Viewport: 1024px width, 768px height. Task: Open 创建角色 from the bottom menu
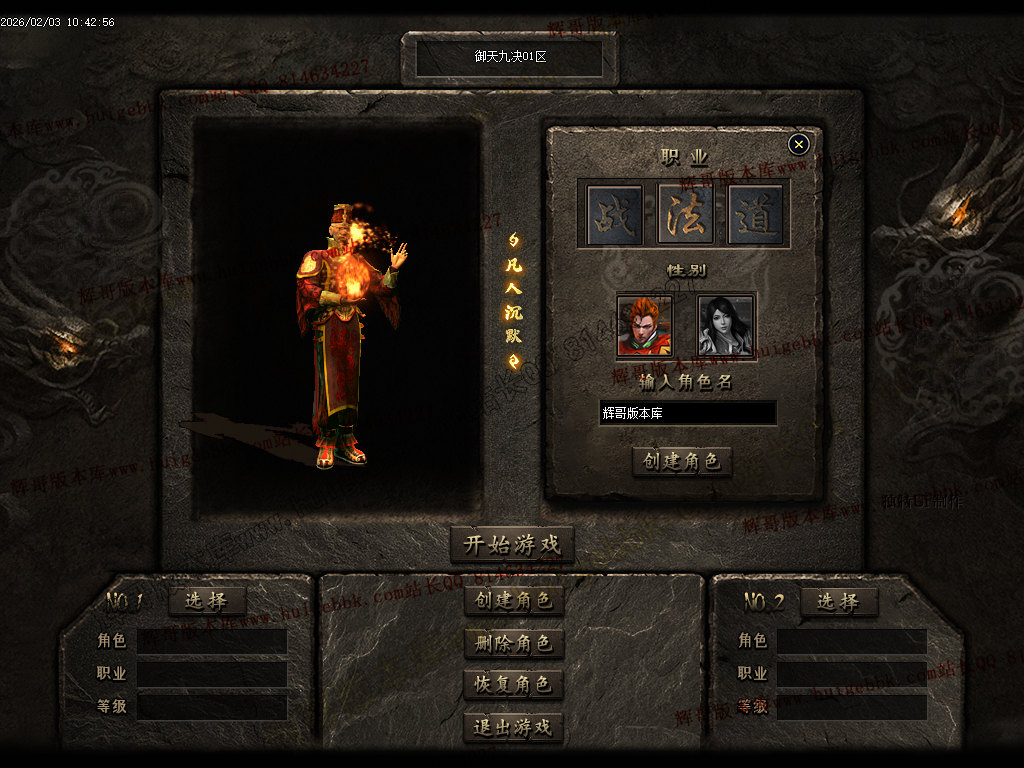pos(514,600)
